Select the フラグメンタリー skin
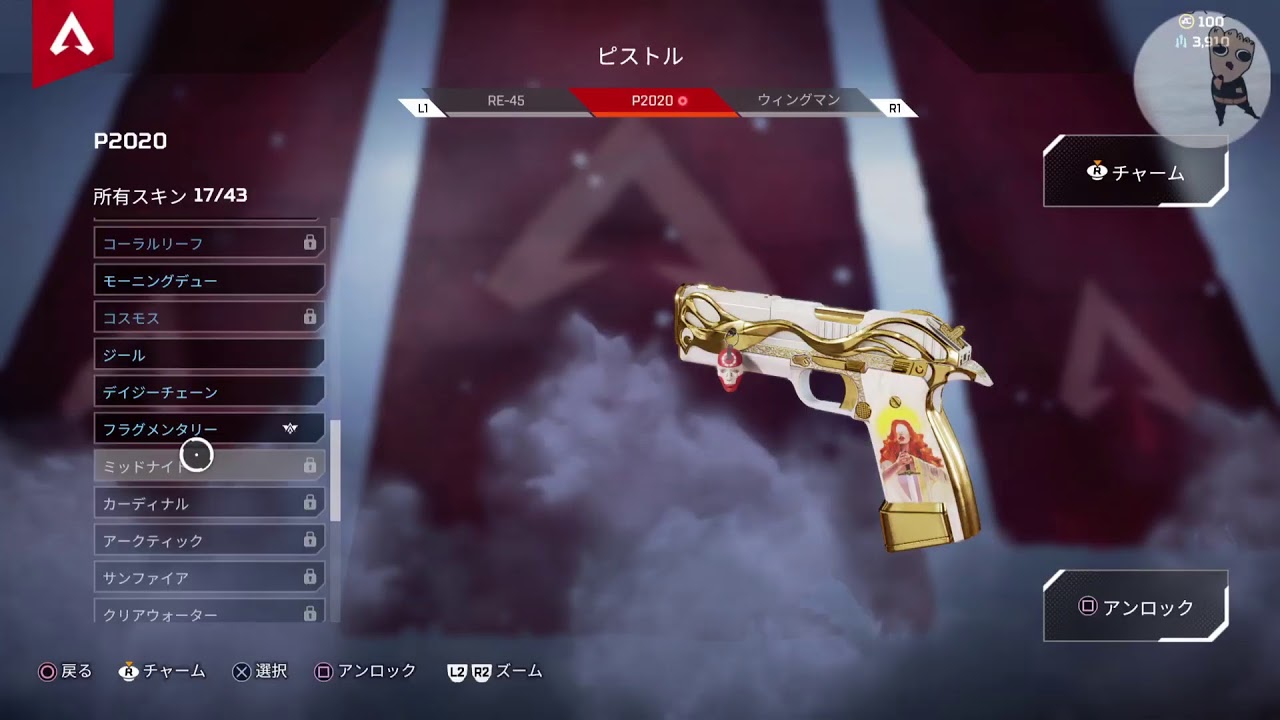 (209, 429)
